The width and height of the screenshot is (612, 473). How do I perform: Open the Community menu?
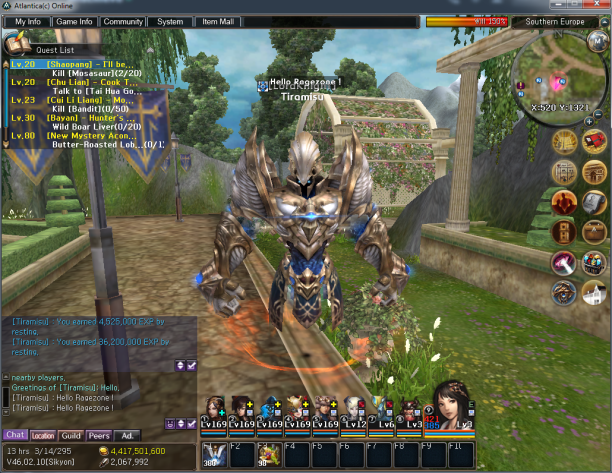click(122, 21)
